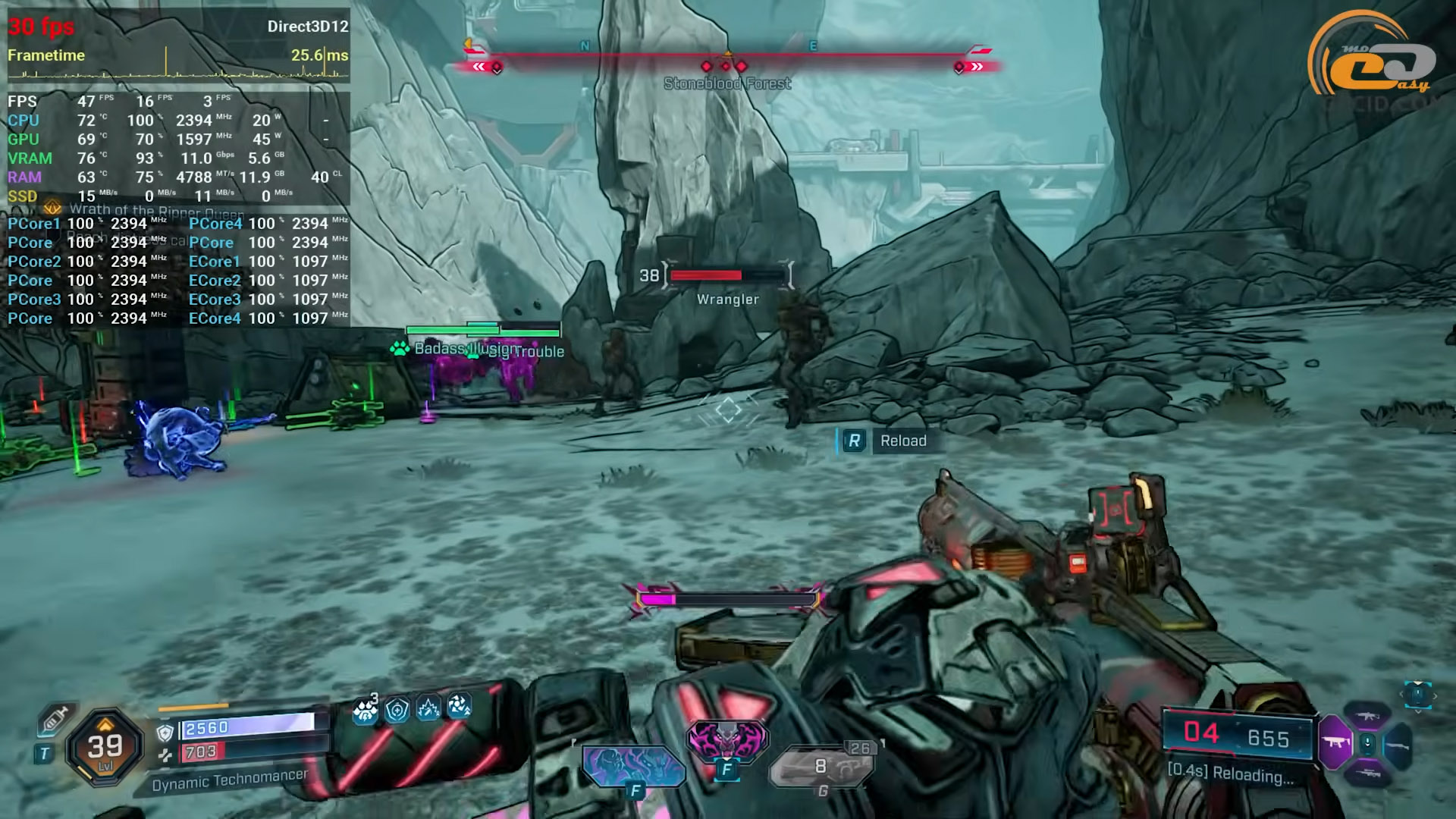Select the highlighted purple SMG weapon slot

(1335, 742)
